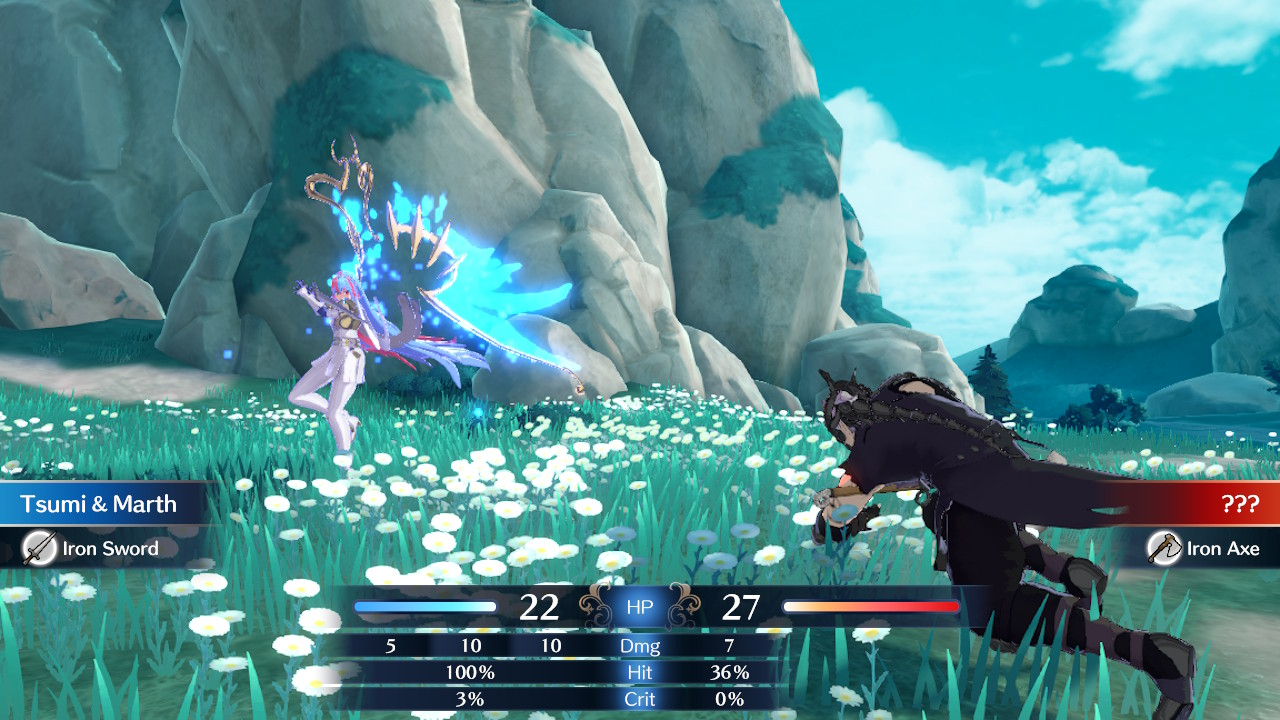The width and height of the screenshot is (1280, 720).
Task: Click the Iron Axe weapon icon
Action: coord(1164,548)
